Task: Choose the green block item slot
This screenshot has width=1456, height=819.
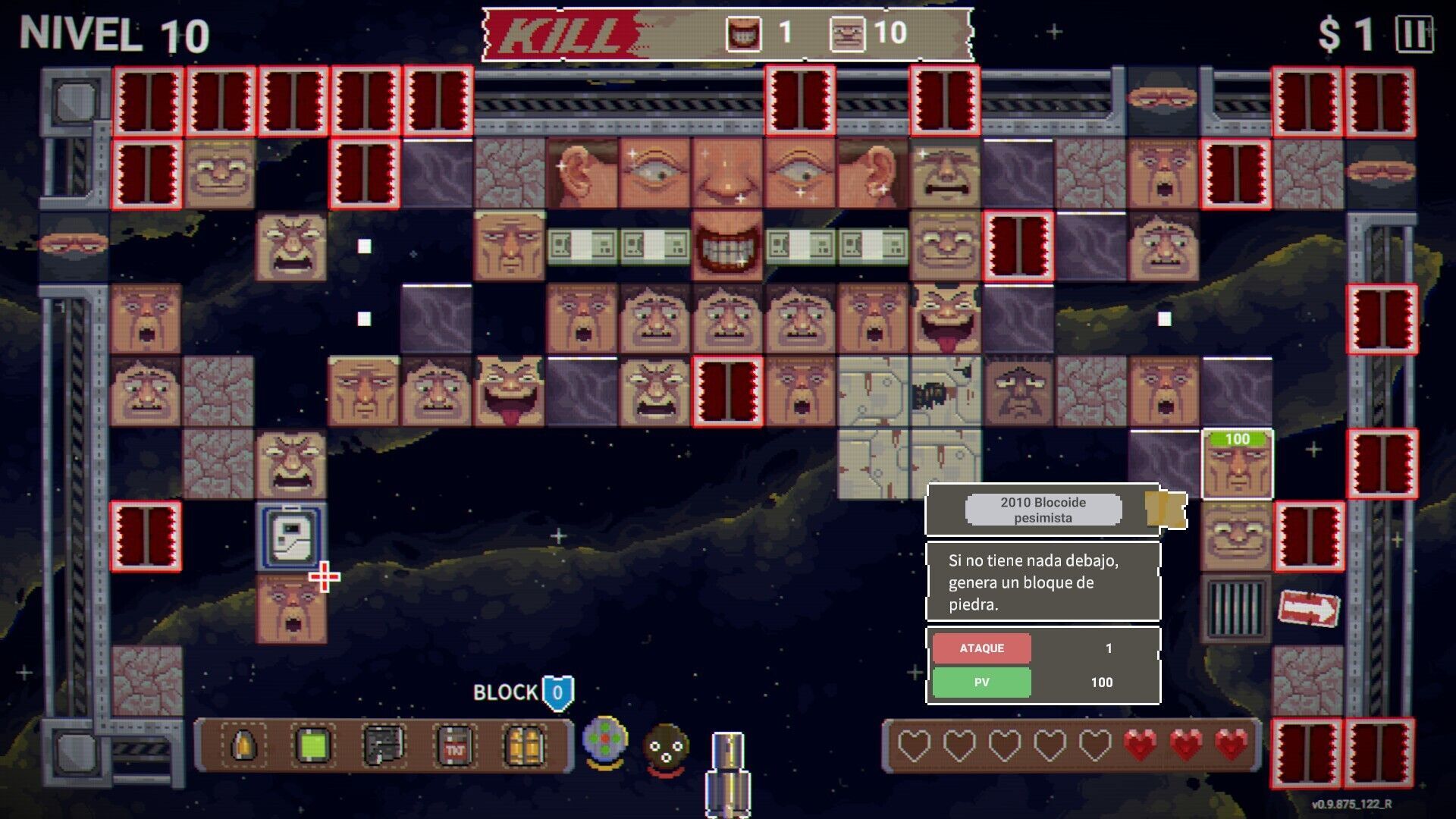Action: pyautogui.click(x=313, y=746)
